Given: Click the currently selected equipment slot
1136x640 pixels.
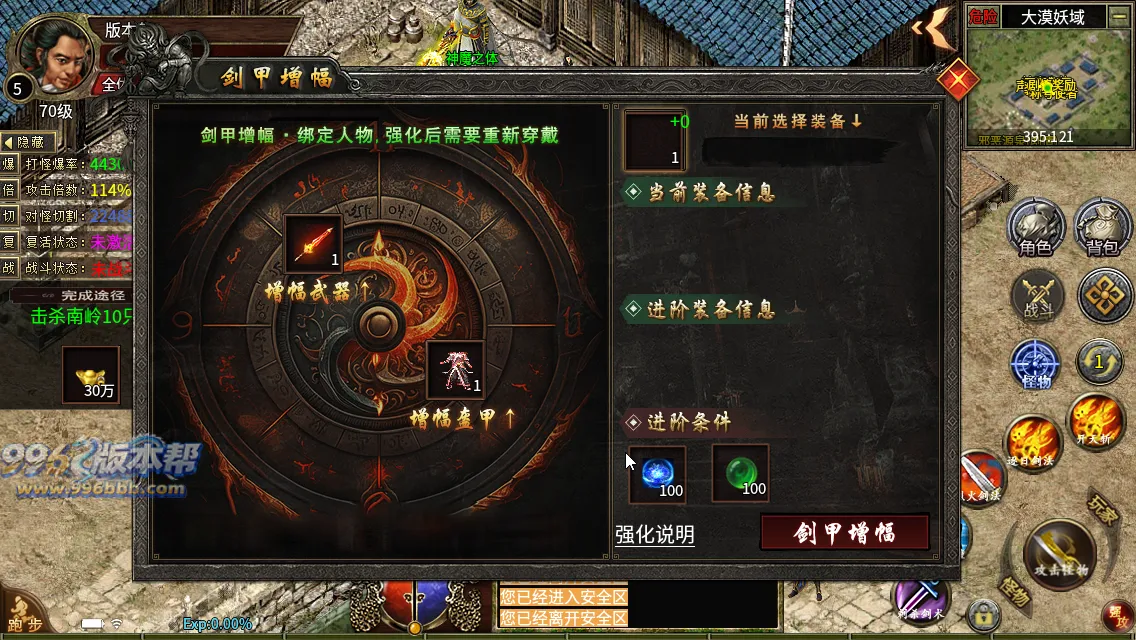Looking at the screenshot, I should click(655, 141).
